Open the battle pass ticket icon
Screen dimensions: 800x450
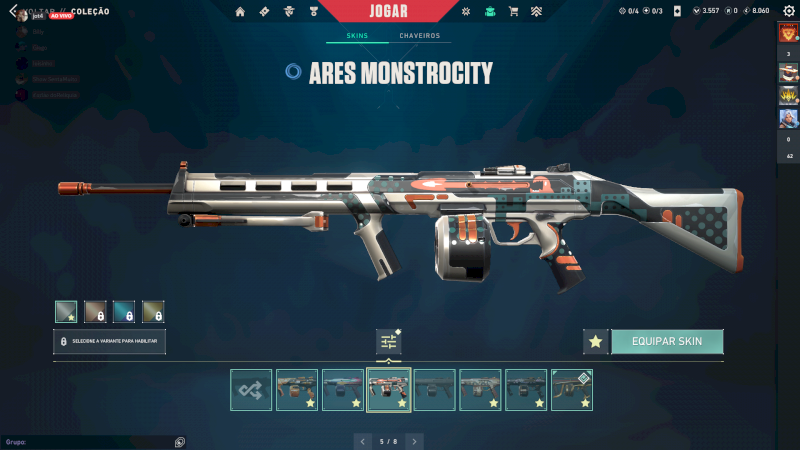coord(264,12)
